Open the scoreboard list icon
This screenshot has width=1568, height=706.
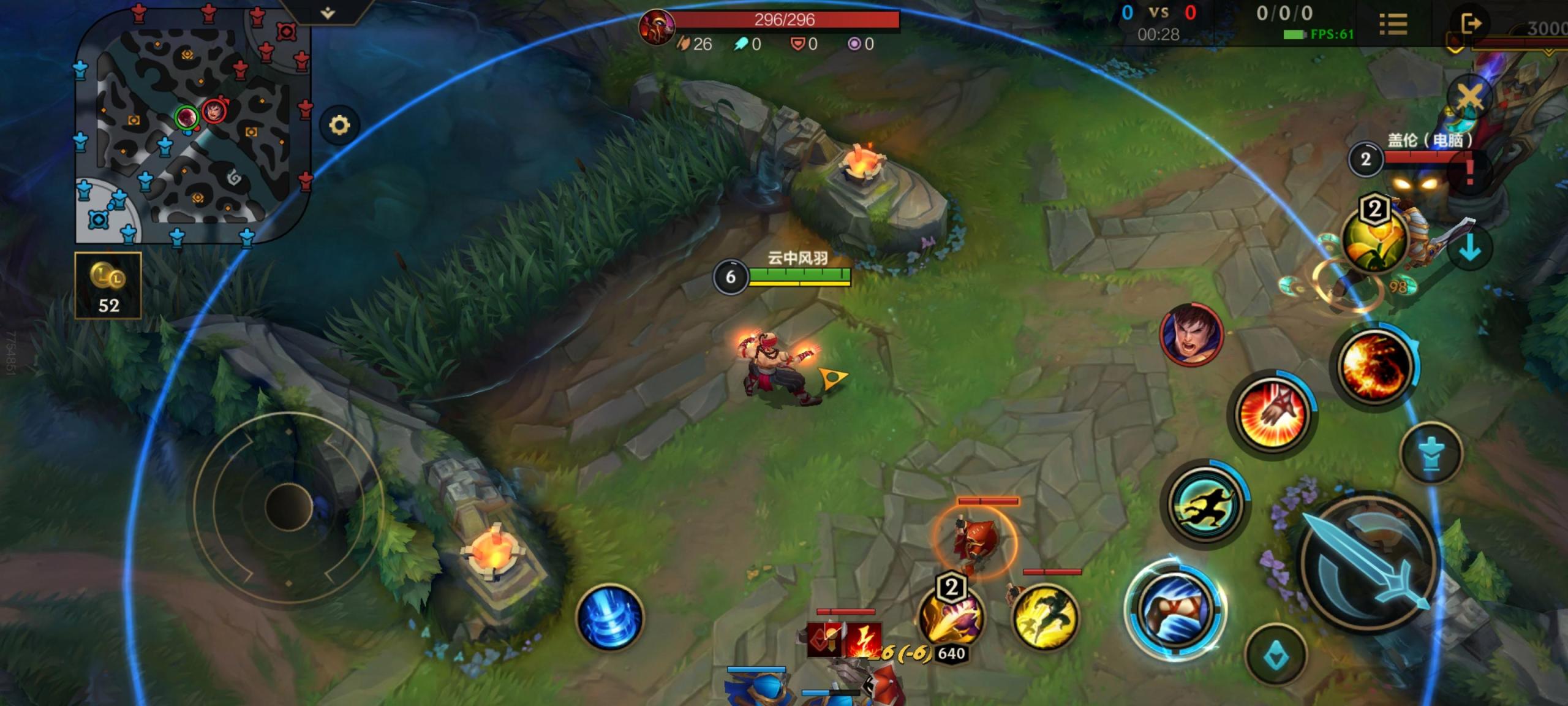tap(1393, 25)
